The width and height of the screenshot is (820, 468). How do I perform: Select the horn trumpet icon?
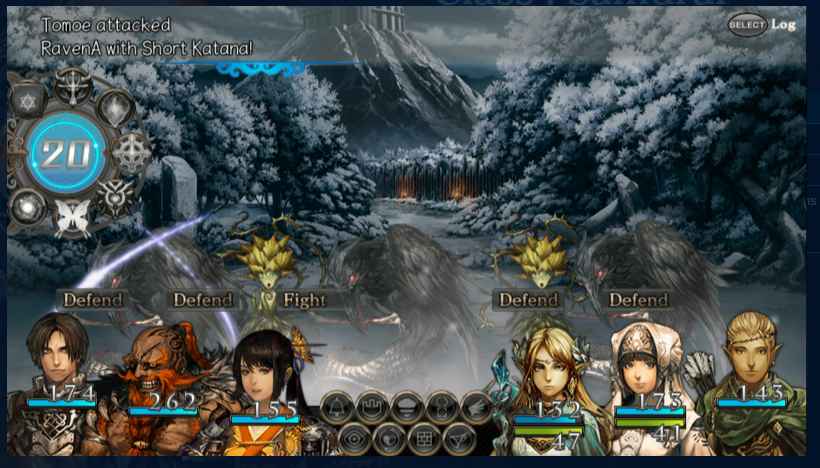point(458,437)
